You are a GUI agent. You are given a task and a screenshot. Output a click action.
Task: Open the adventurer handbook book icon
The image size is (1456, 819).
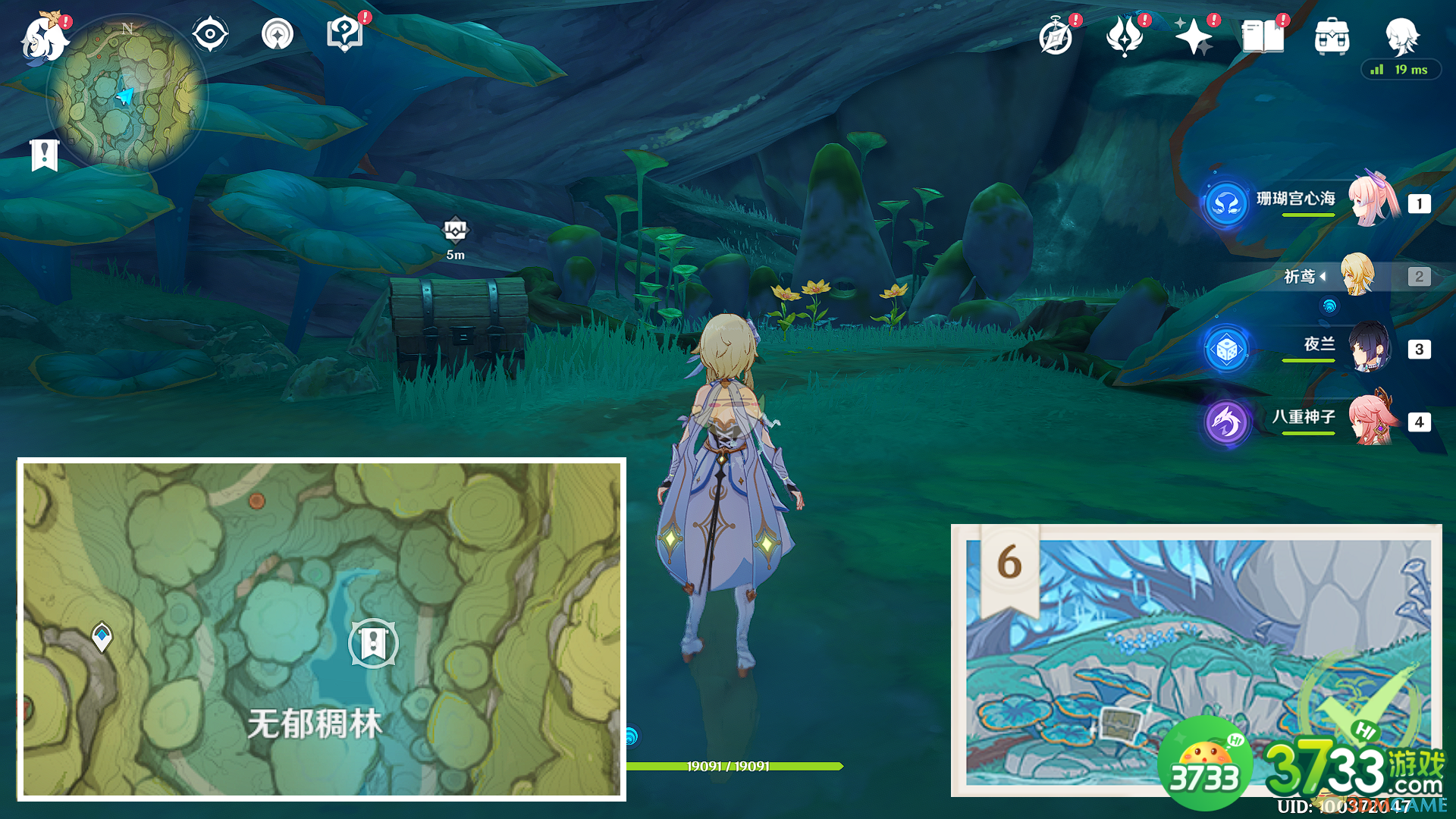tap(1263, 36)
